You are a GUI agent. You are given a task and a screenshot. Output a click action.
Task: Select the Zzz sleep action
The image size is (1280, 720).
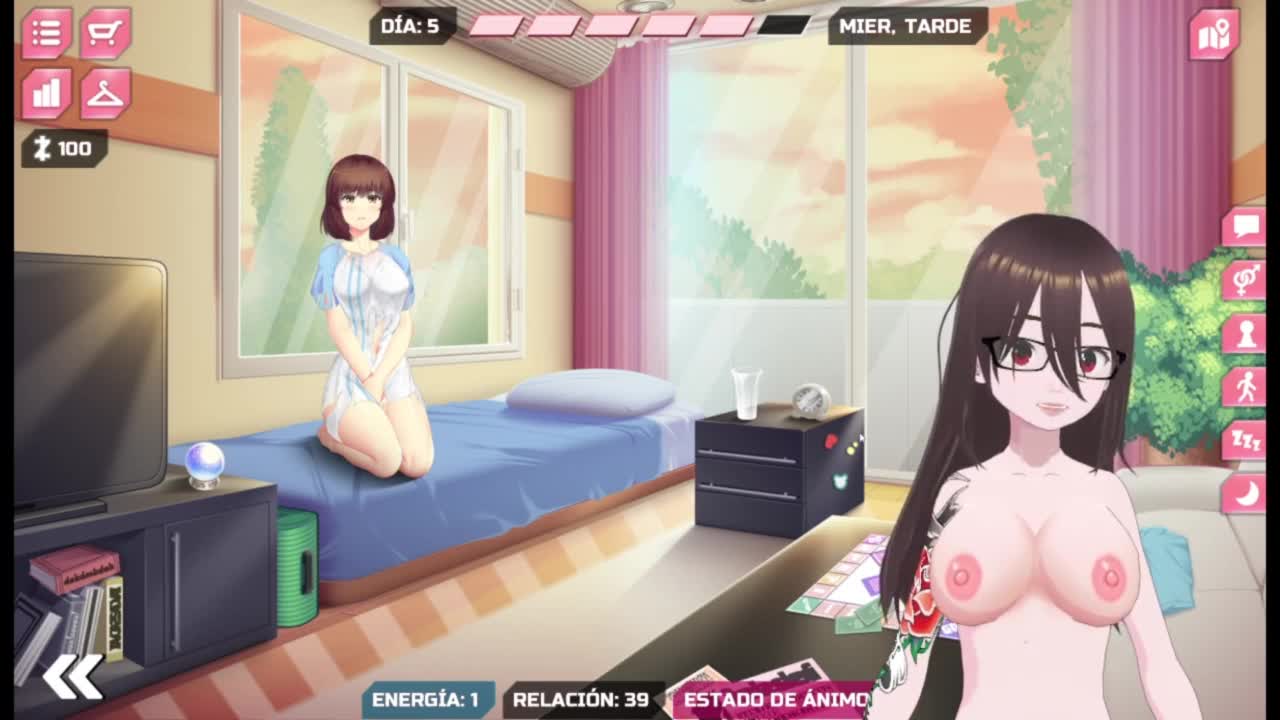tap(1244, 439)
